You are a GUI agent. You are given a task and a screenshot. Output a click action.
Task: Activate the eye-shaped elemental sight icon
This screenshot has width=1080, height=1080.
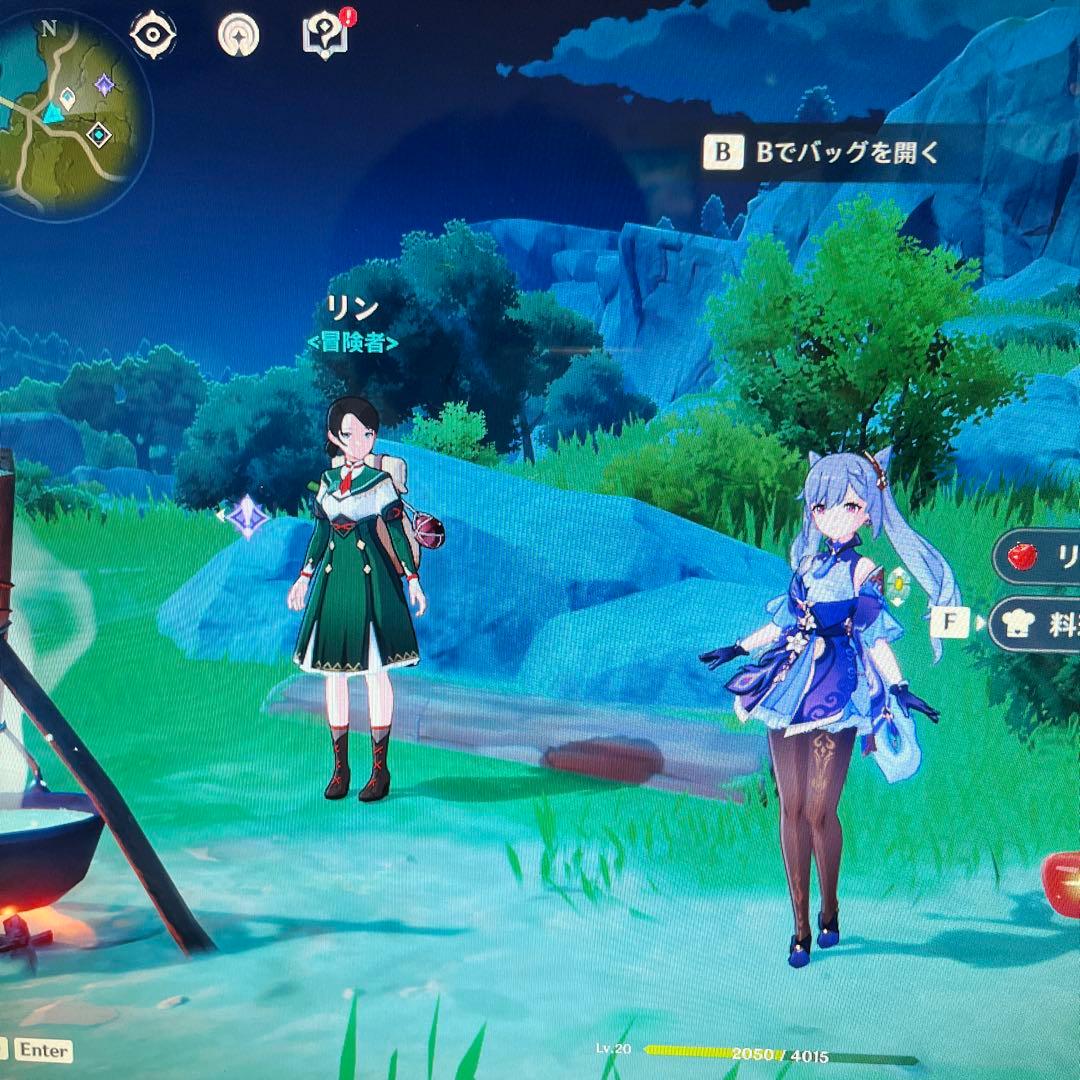[153, 35]
